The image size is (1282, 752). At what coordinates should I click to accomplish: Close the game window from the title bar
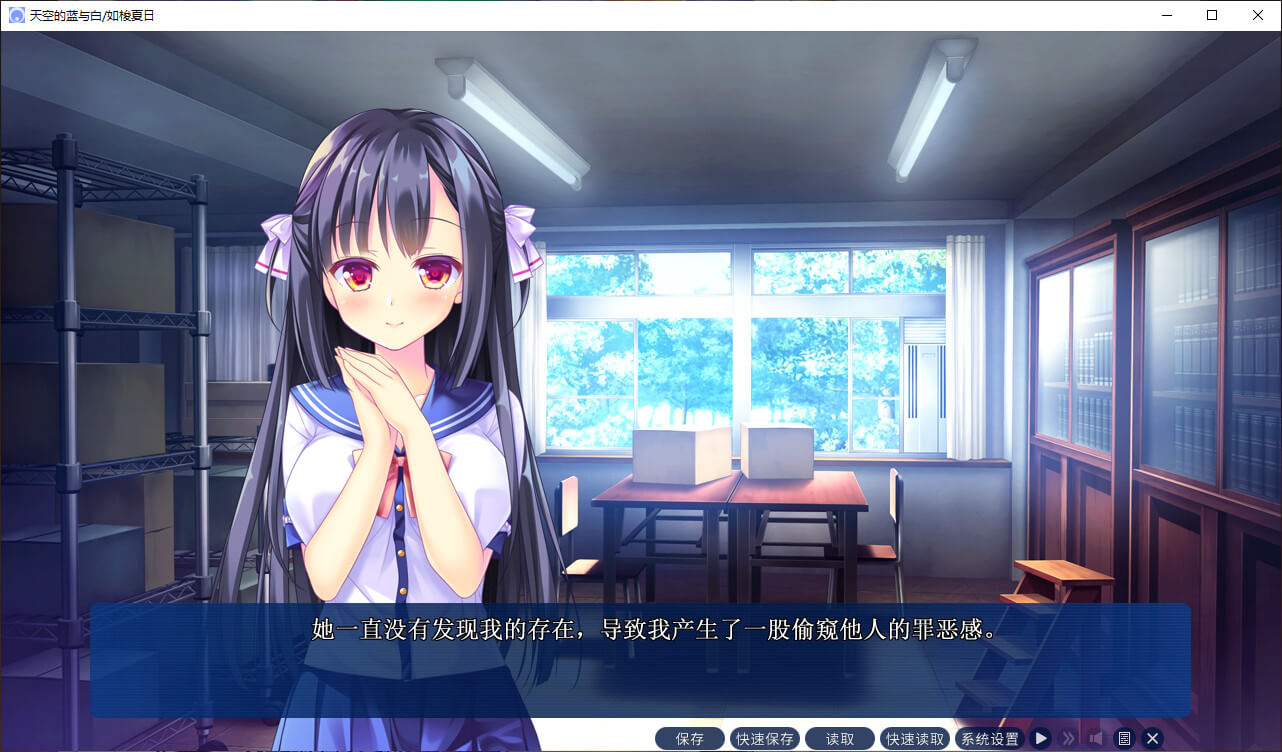click(x=1258, y=15)
